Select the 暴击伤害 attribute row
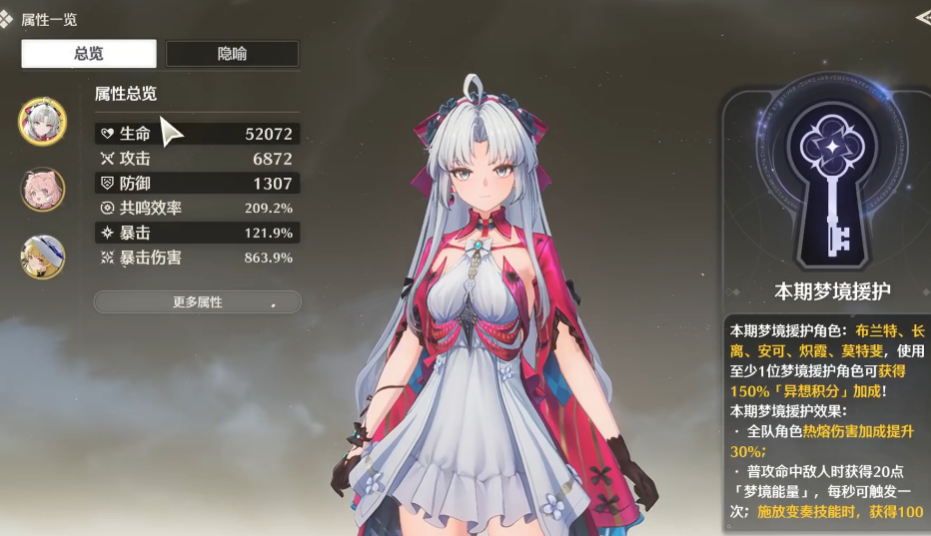 click(x=196, y=258)
